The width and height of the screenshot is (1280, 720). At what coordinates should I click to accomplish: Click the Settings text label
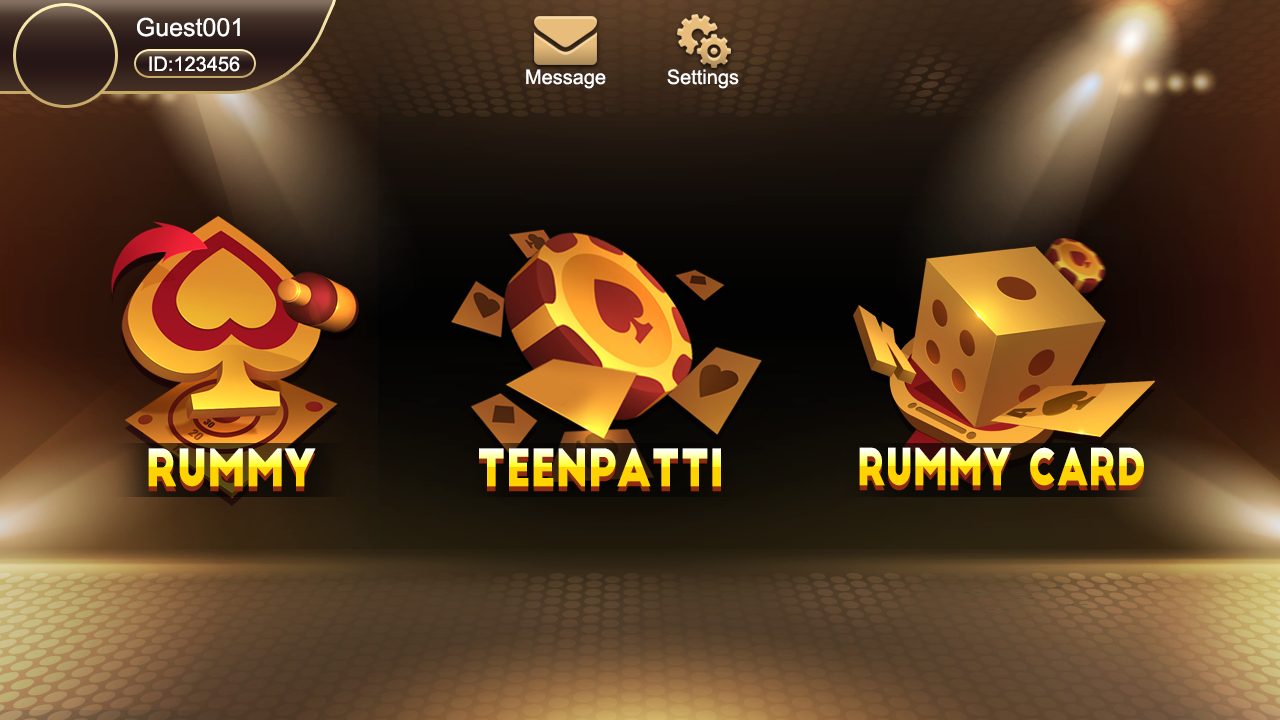point(705,77)
